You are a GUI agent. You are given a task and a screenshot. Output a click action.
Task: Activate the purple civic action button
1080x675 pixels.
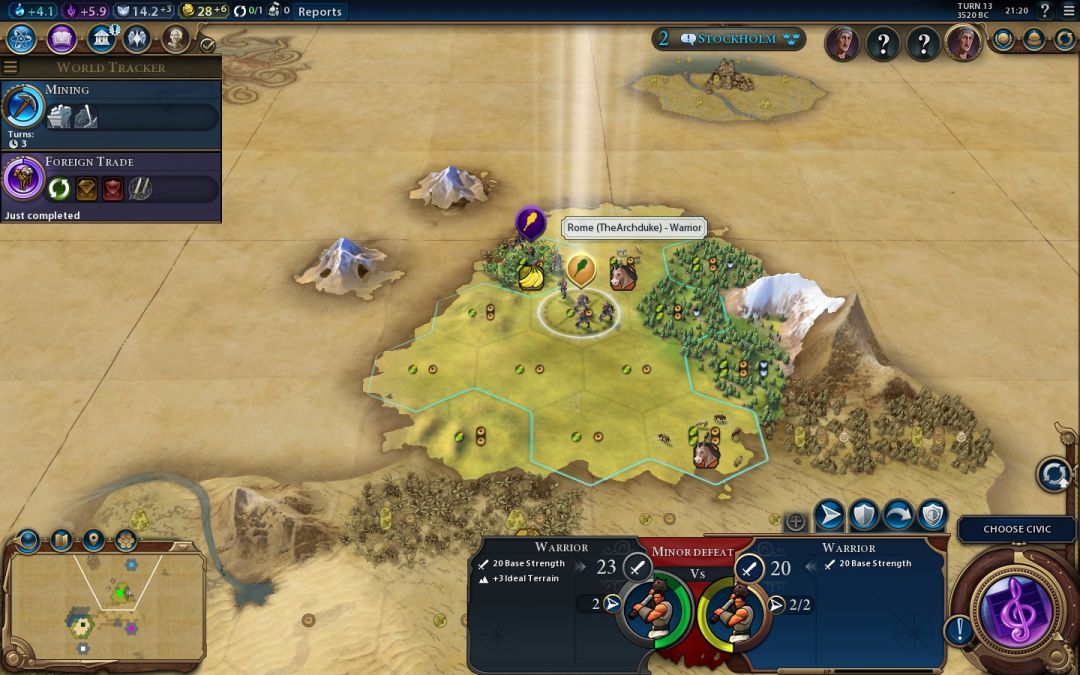(x=1013, y=608)
